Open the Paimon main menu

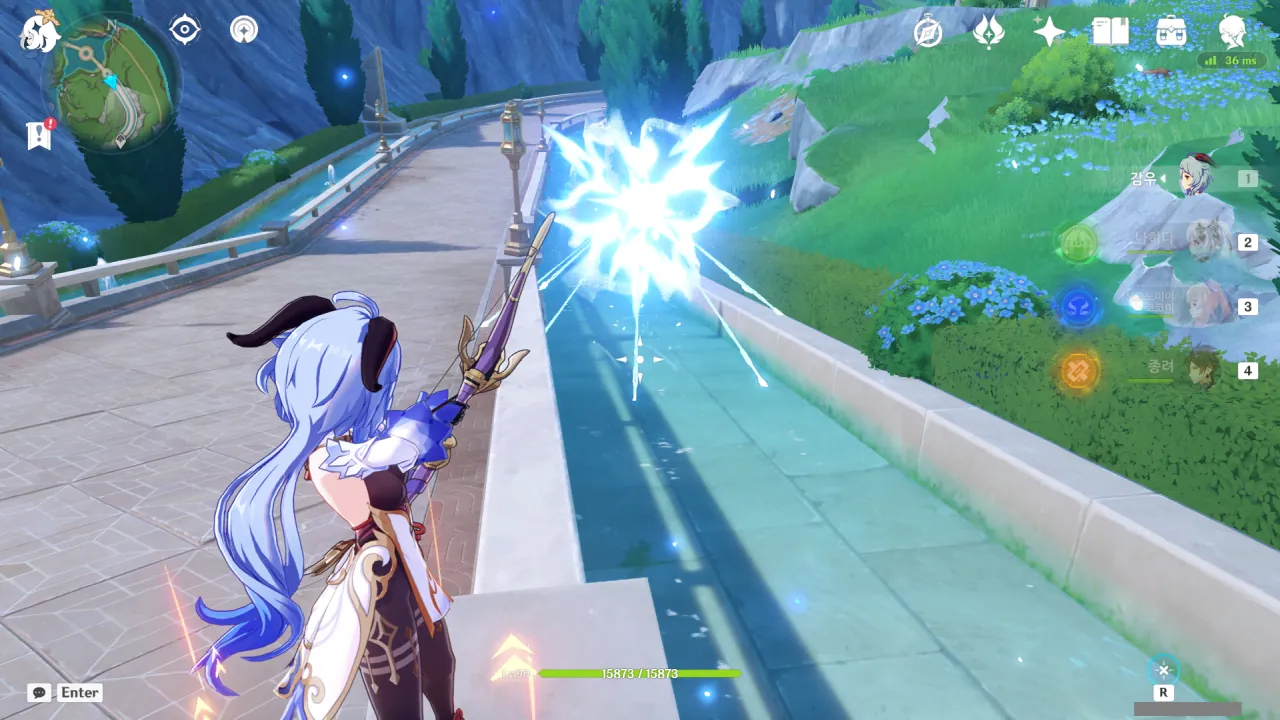click(x=40, y=31)
